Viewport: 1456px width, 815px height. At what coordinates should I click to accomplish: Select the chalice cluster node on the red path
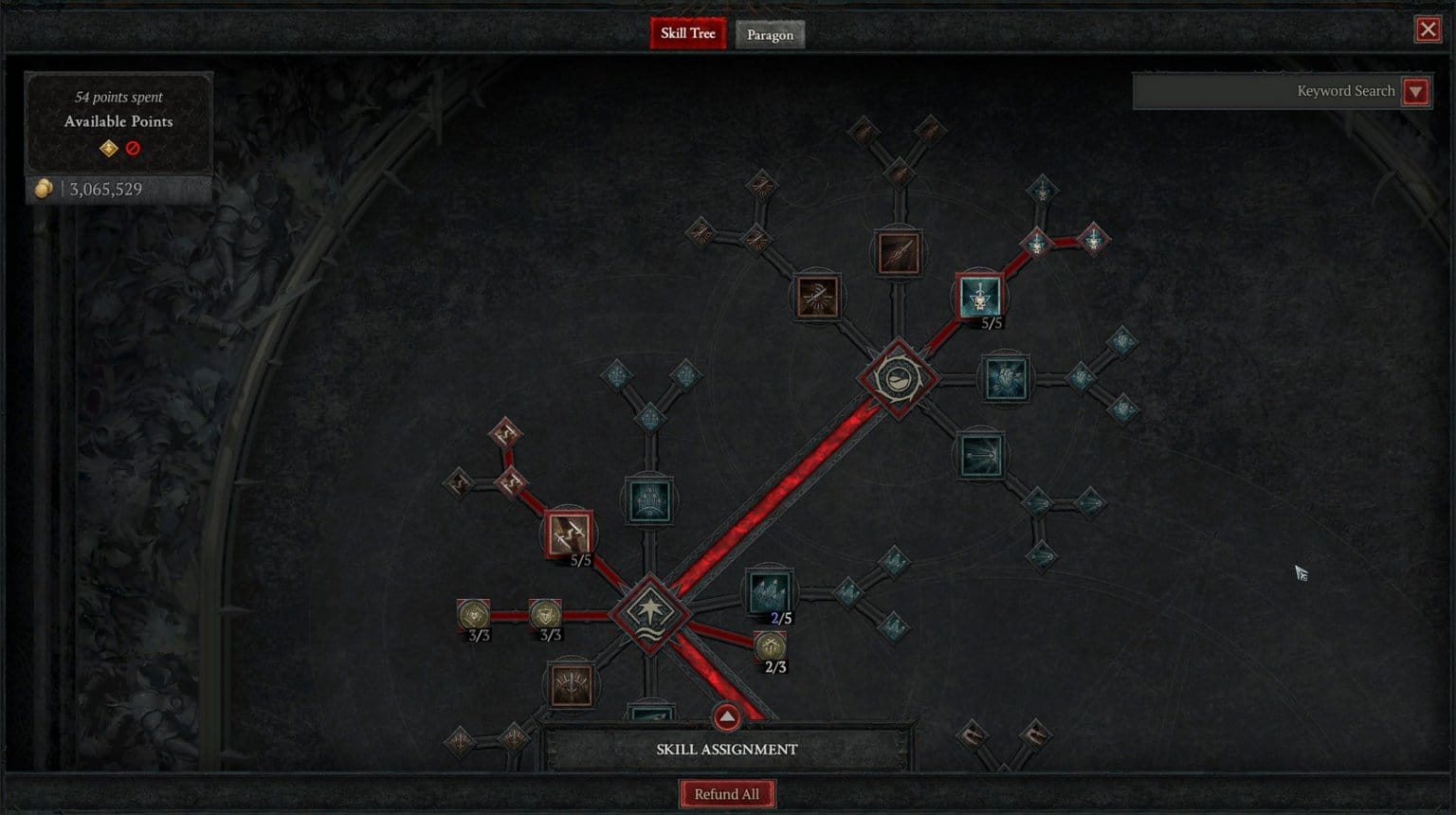[x=898, y=377]
